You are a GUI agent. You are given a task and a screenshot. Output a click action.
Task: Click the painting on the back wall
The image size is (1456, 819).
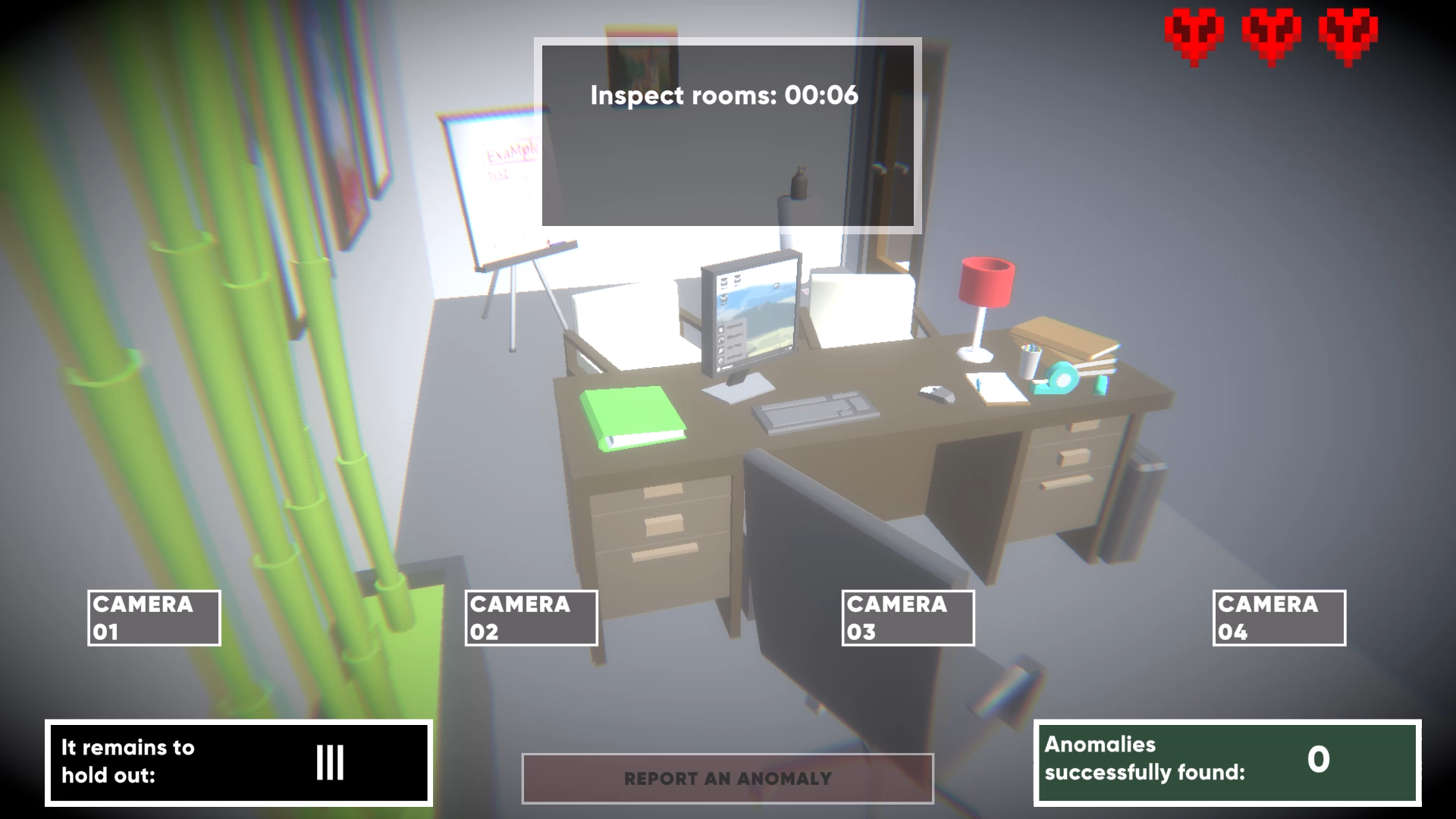pos(641,53)
